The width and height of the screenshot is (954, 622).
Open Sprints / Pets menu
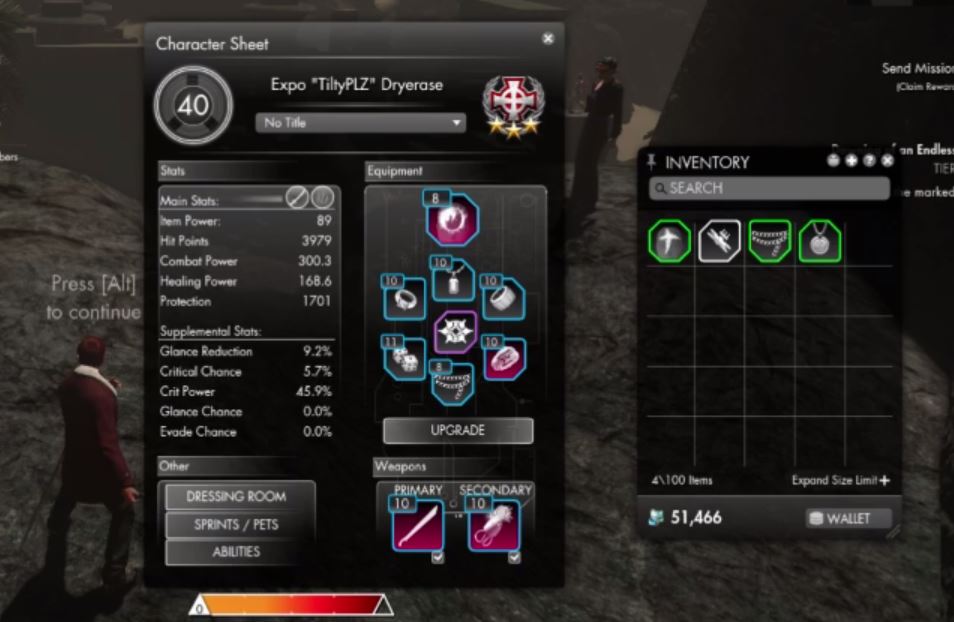click(236, 524)
